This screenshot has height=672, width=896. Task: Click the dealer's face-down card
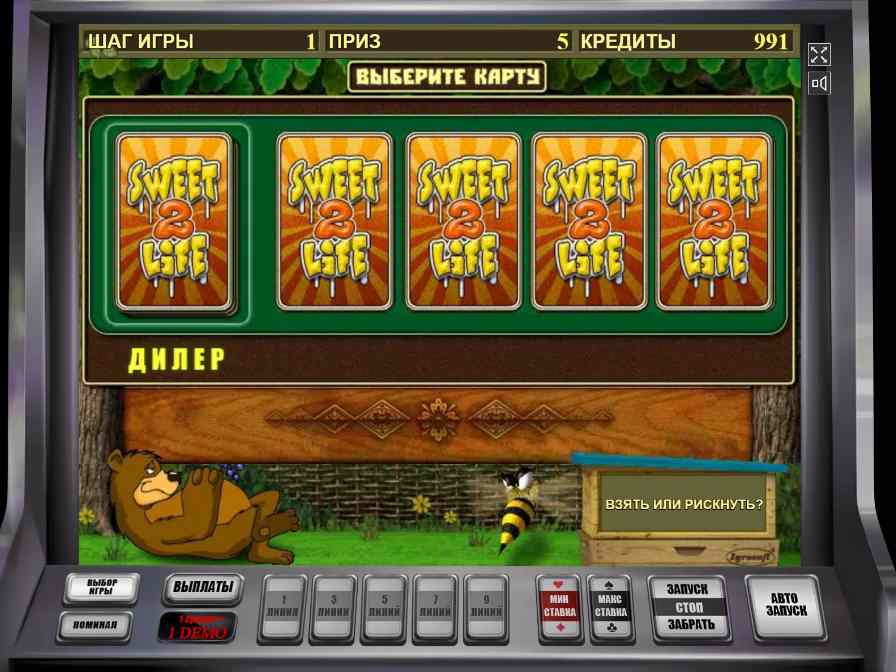174,221
